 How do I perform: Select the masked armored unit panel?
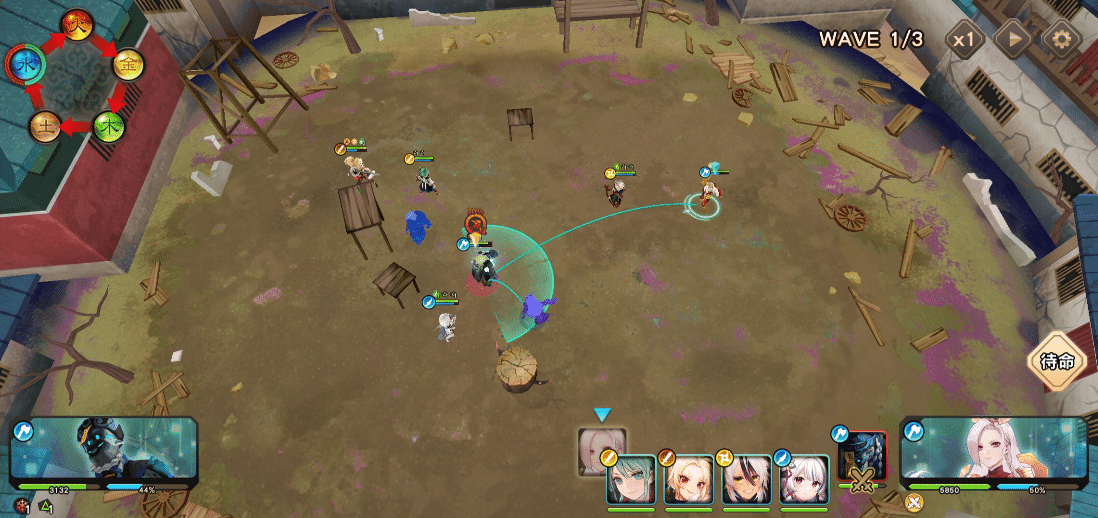click(104, 452)
